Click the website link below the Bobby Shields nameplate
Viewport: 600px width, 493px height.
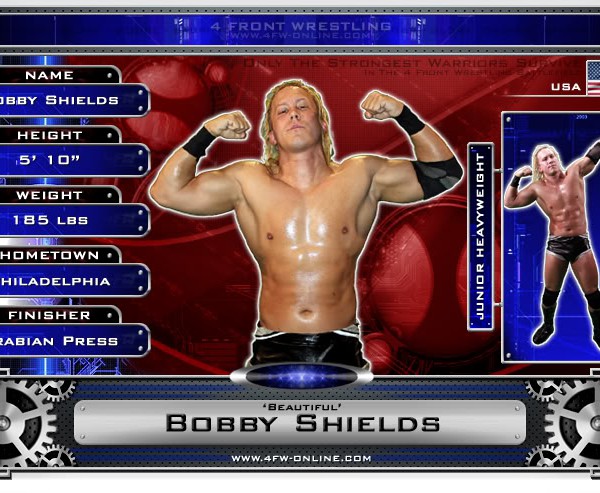pos(301,458)
